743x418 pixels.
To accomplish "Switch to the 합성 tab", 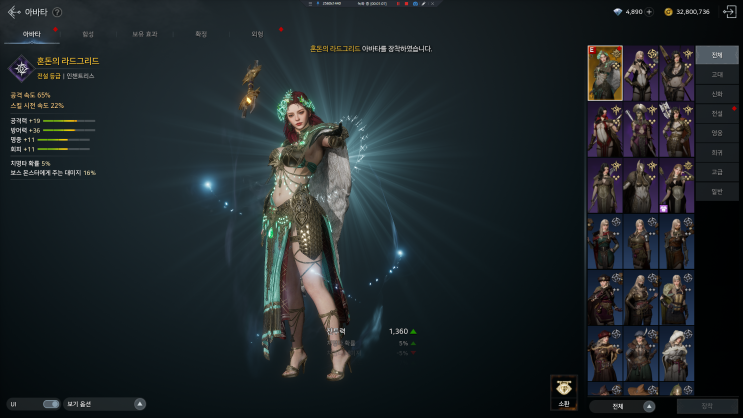I will point(88,34).
